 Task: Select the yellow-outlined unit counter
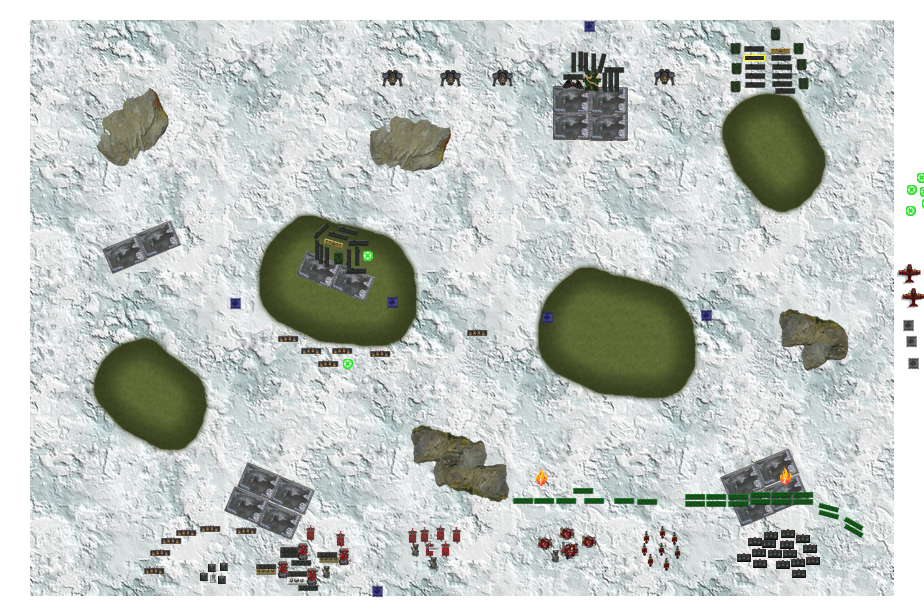pyautogui.click(x=754, y=59)
